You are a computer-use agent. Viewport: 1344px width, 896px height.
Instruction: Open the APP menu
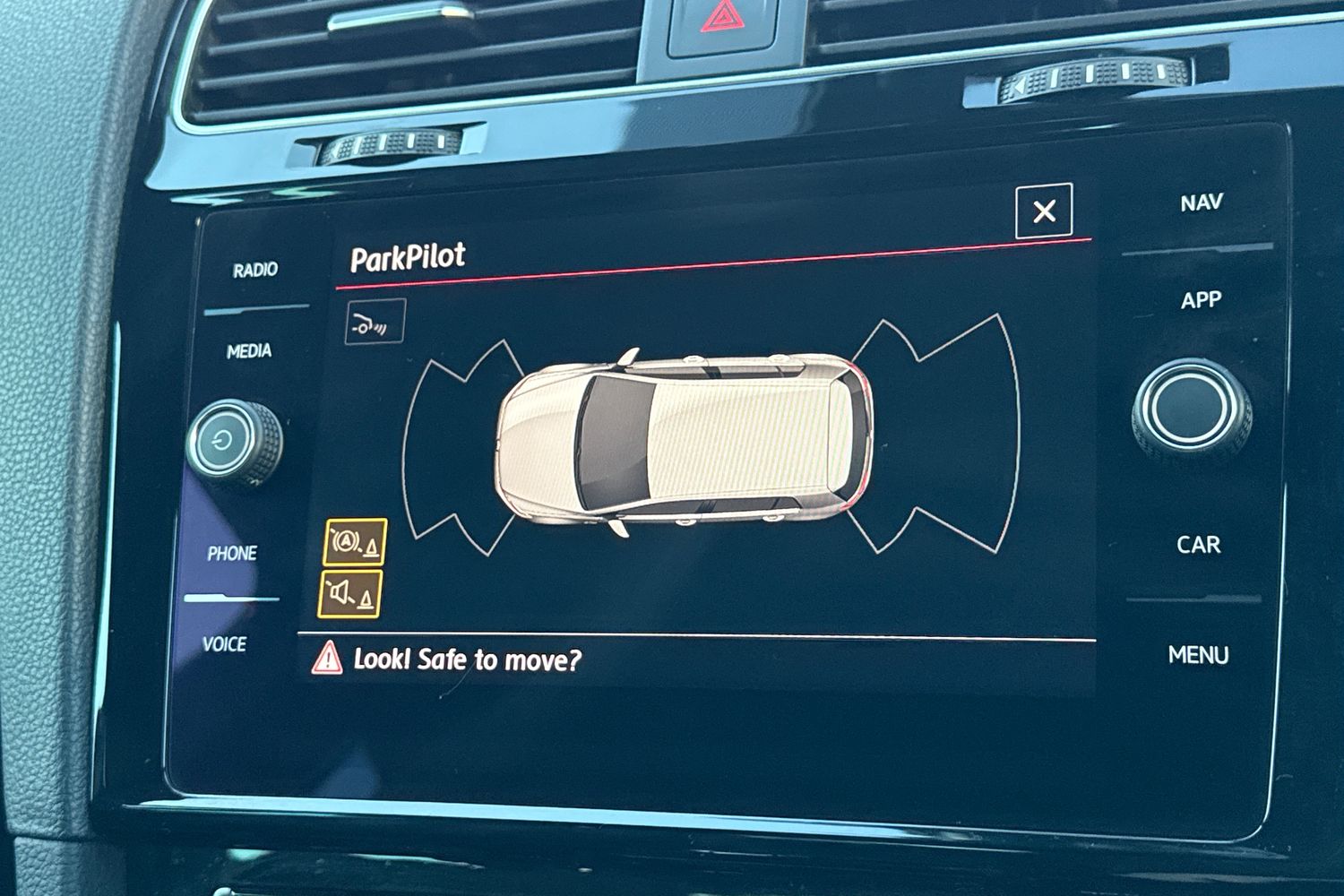pos(1201,300)
